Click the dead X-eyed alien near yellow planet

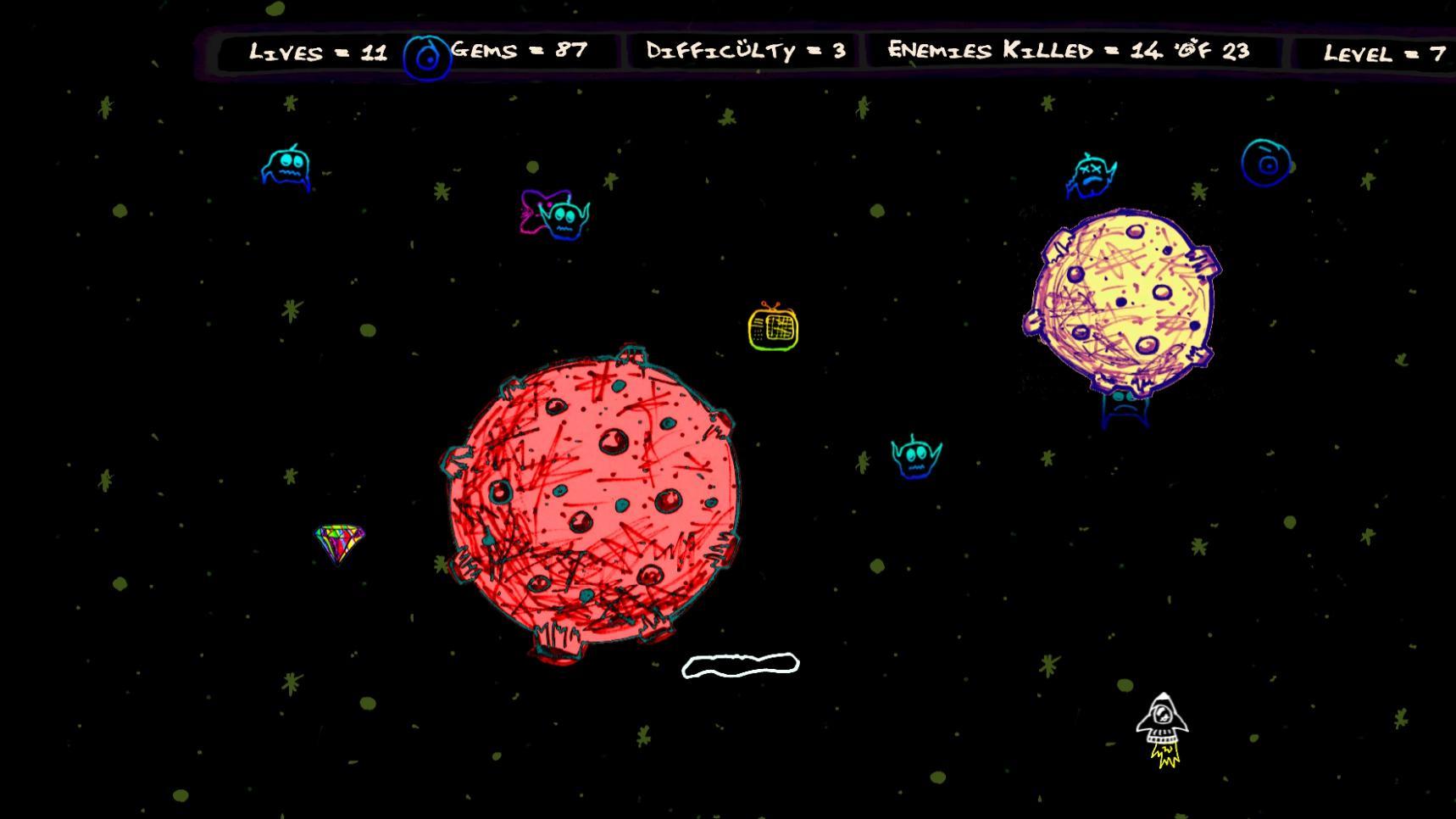1093,175
